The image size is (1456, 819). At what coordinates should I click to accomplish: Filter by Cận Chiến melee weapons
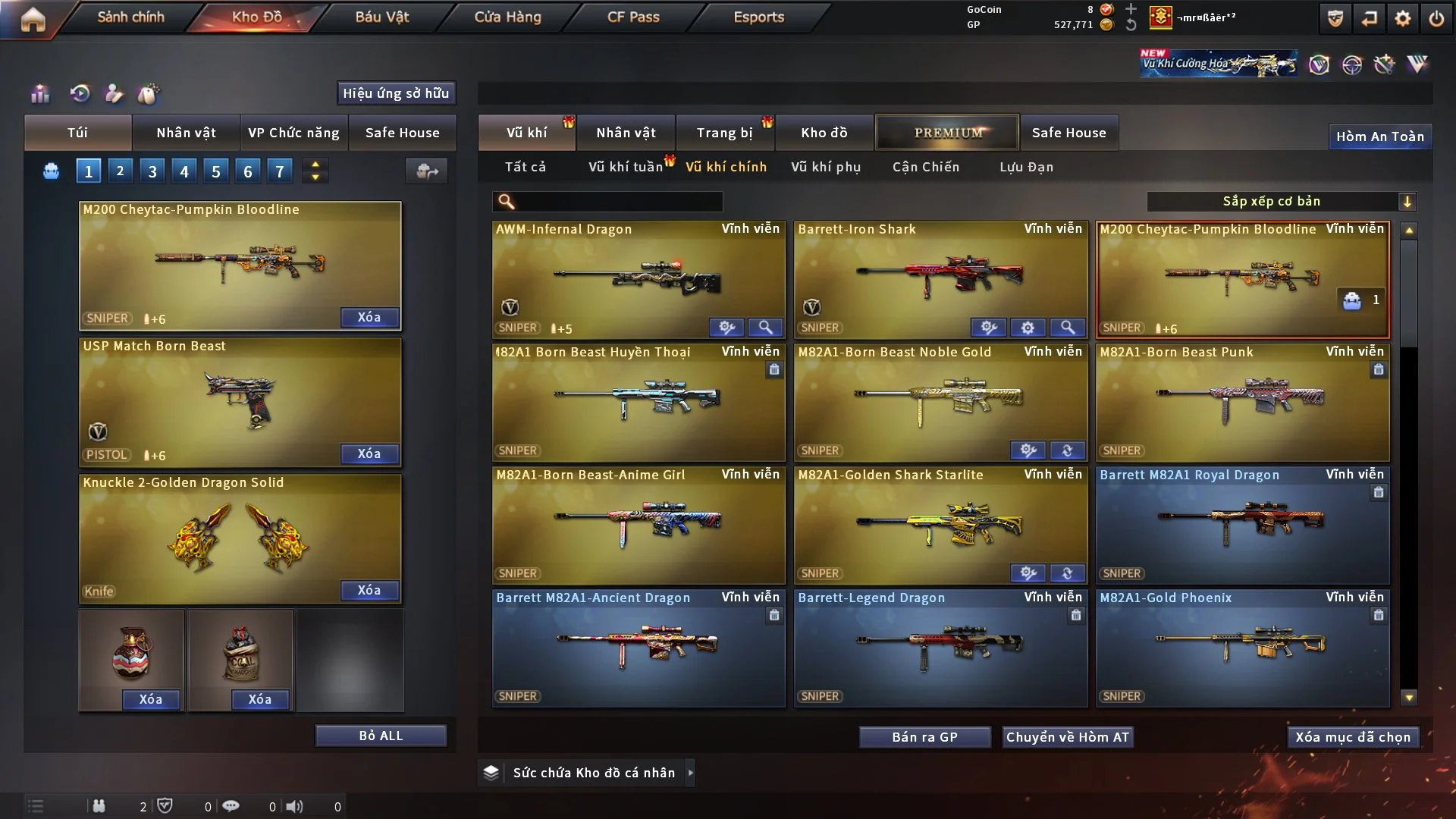point(925,167)
